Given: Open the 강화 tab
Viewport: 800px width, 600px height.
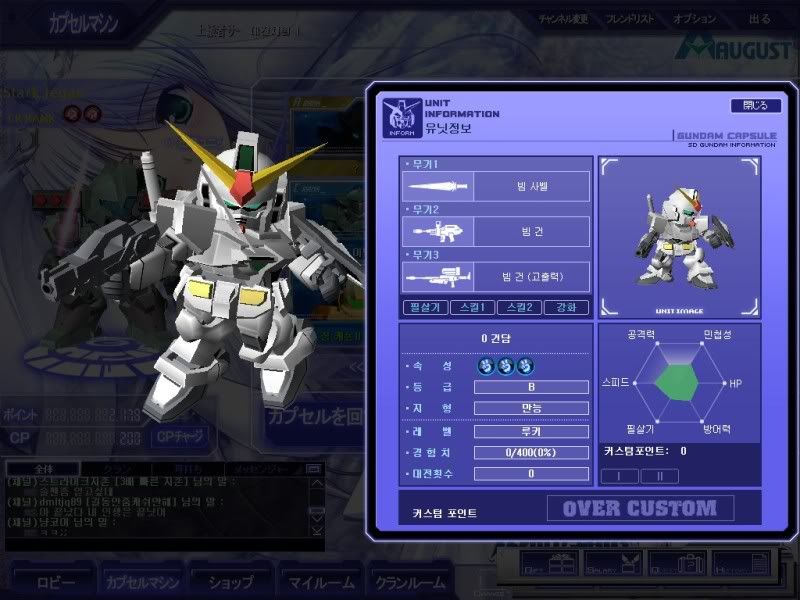Looking at the screenshot, I should point(566,308).
